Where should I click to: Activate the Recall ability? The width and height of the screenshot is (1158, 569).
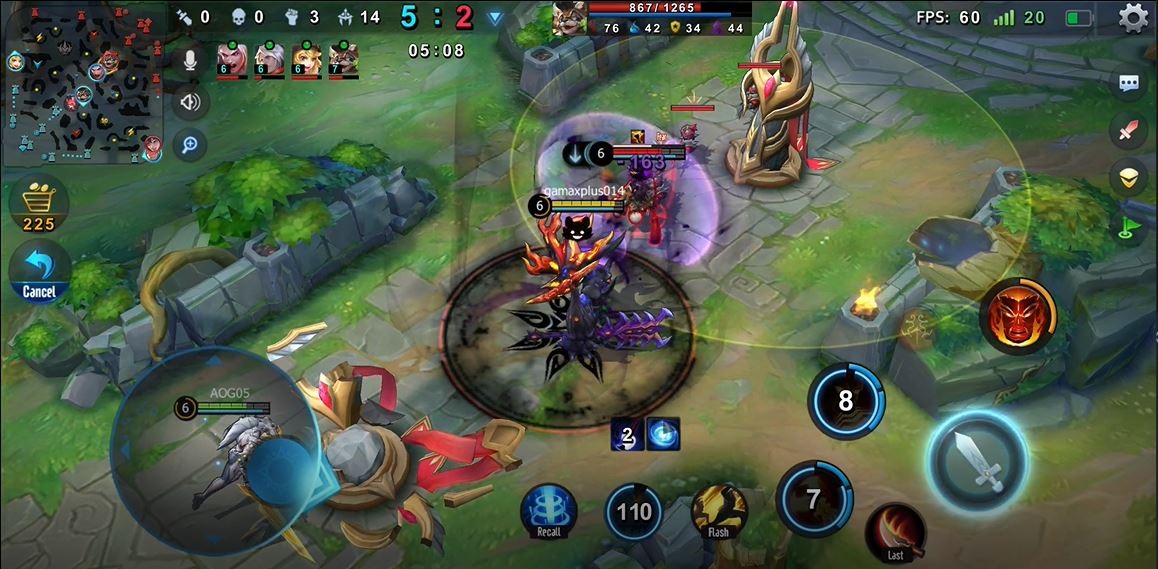(549, 510)
